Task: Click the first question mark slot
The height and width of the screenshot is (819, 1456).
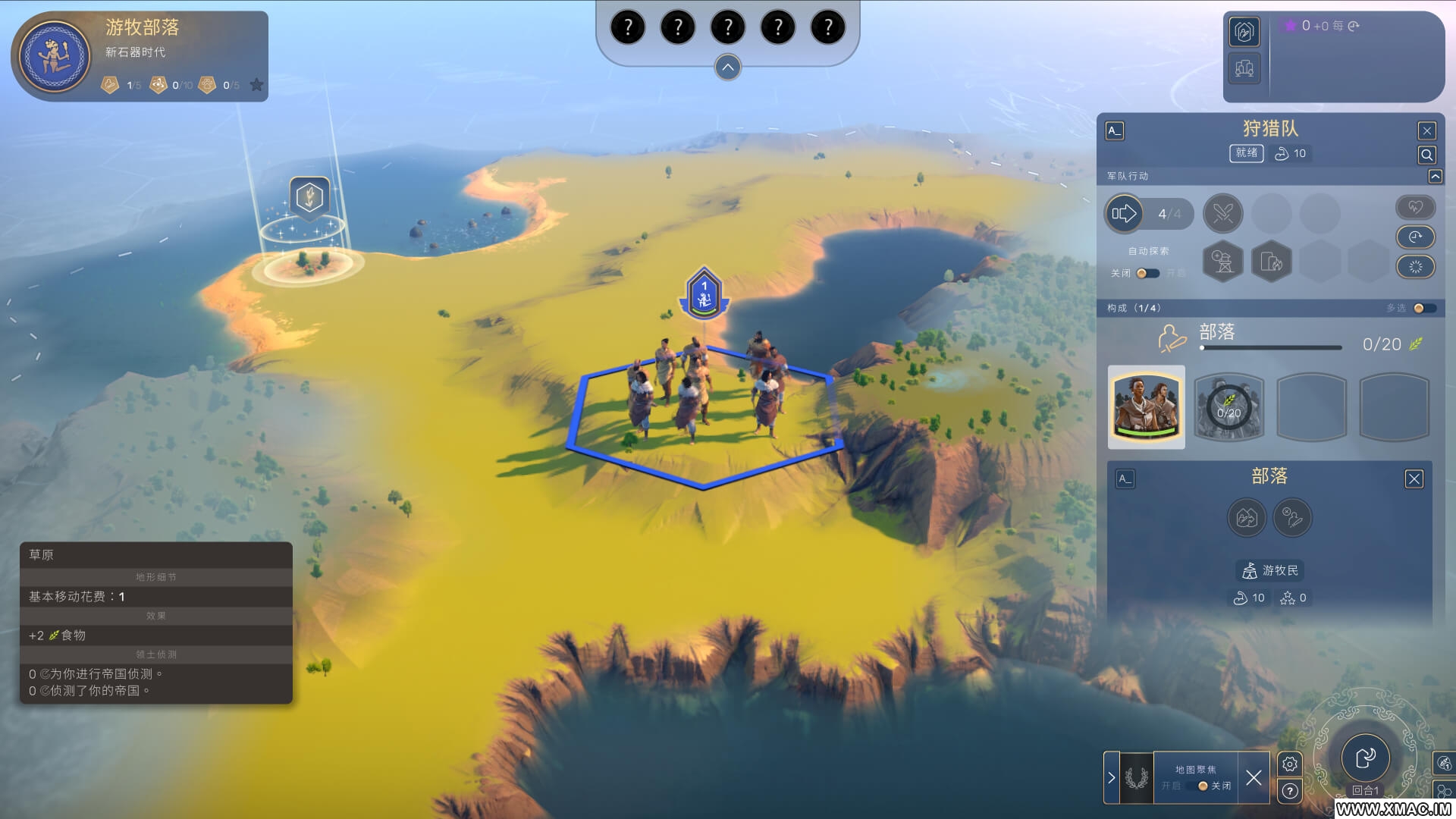Action: pyautogui.click(x=627, y=28)
